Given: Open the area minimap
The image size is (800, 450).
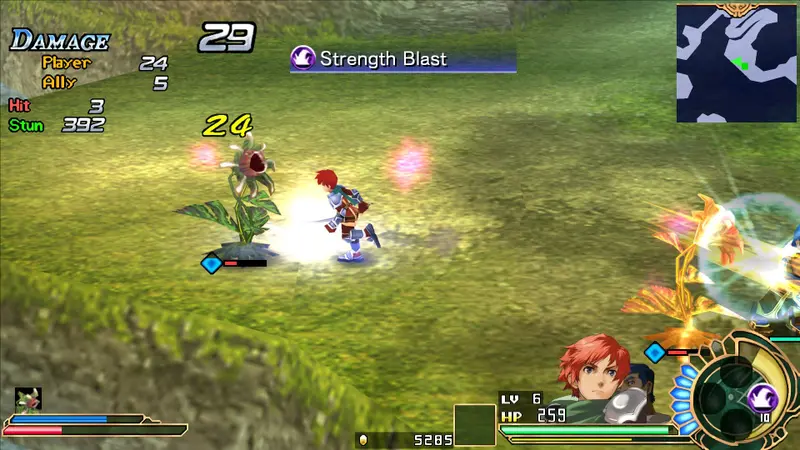Looking at the screenshot, I should click(x=737, y=63).
